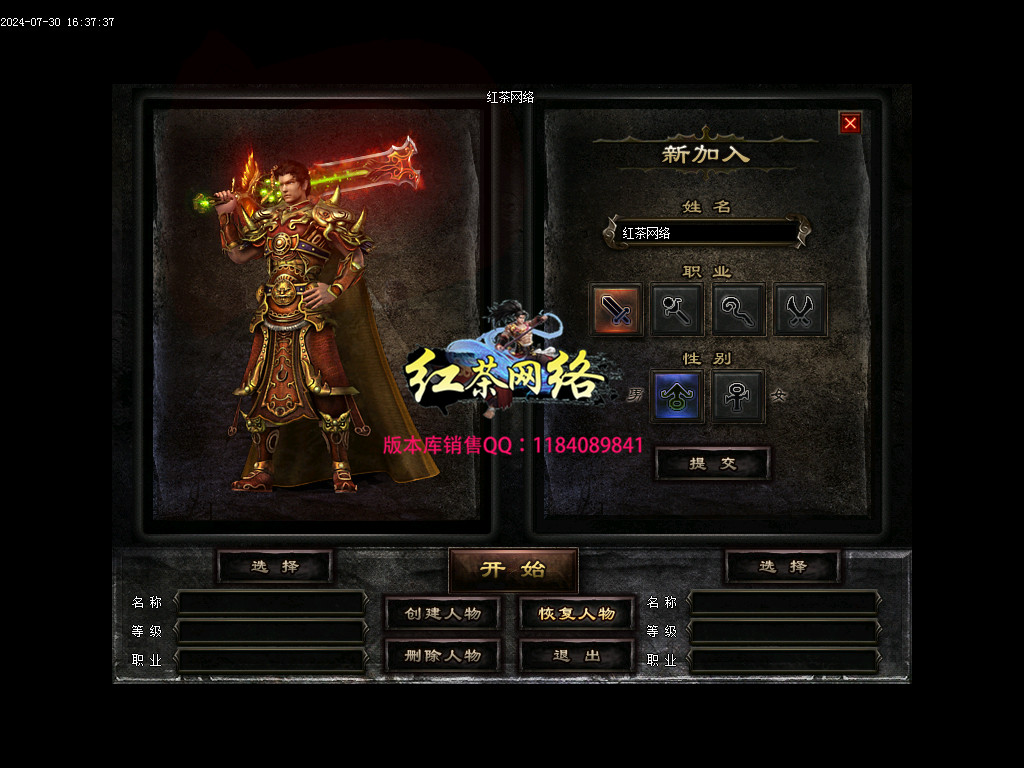Click the left 选择 select button
The width and height of the screenshot is (1024, 768).
(274, 566)
